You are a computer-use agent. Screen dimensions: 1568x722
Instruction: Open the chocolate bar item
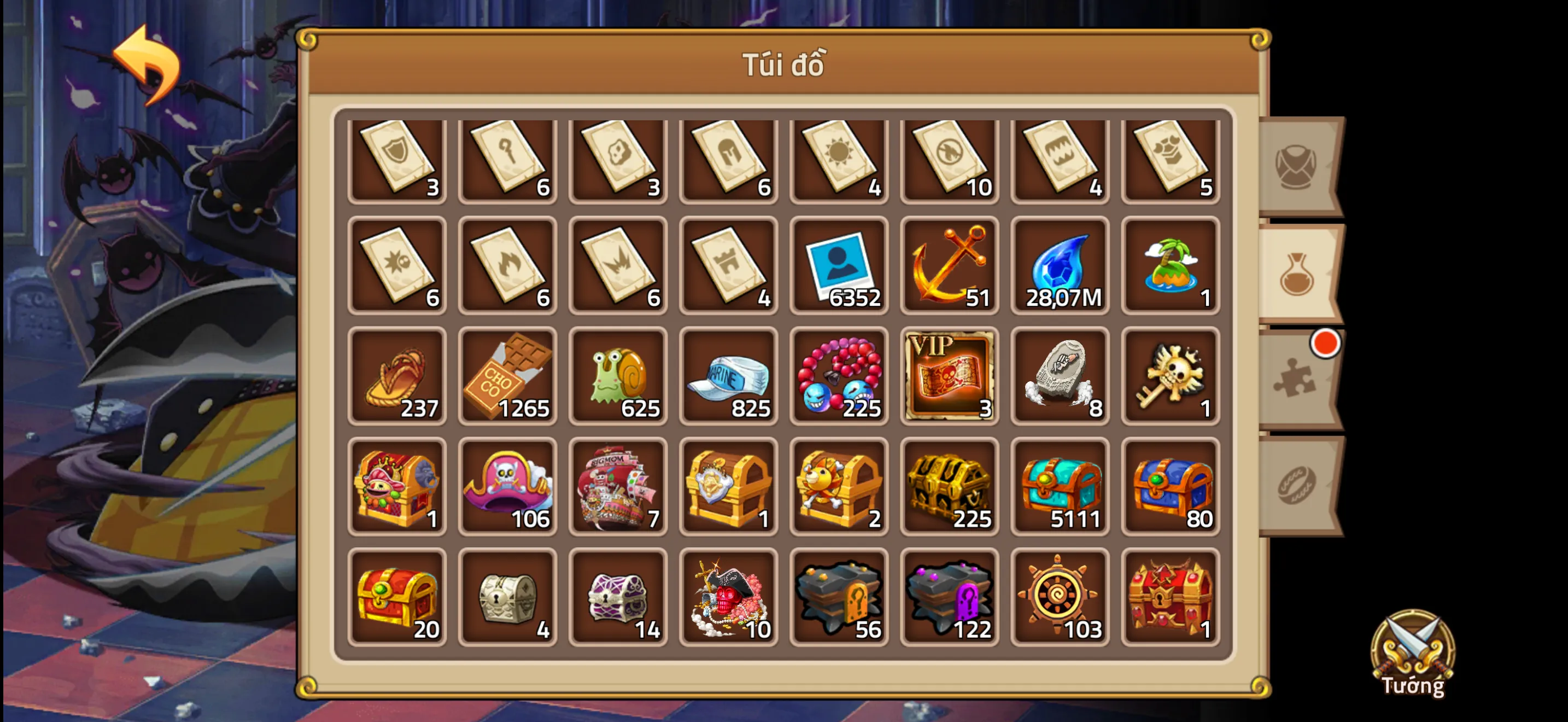pos(508,376)
